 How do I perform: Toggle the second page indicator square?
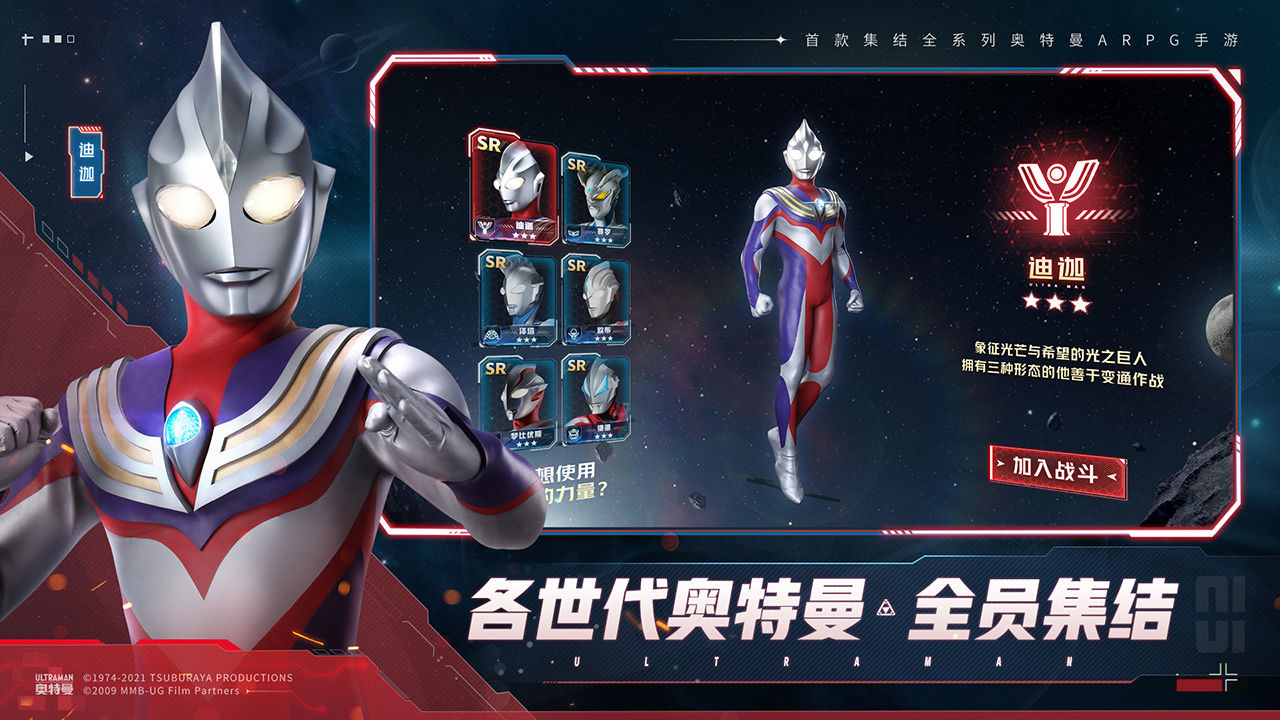(58, 39)
